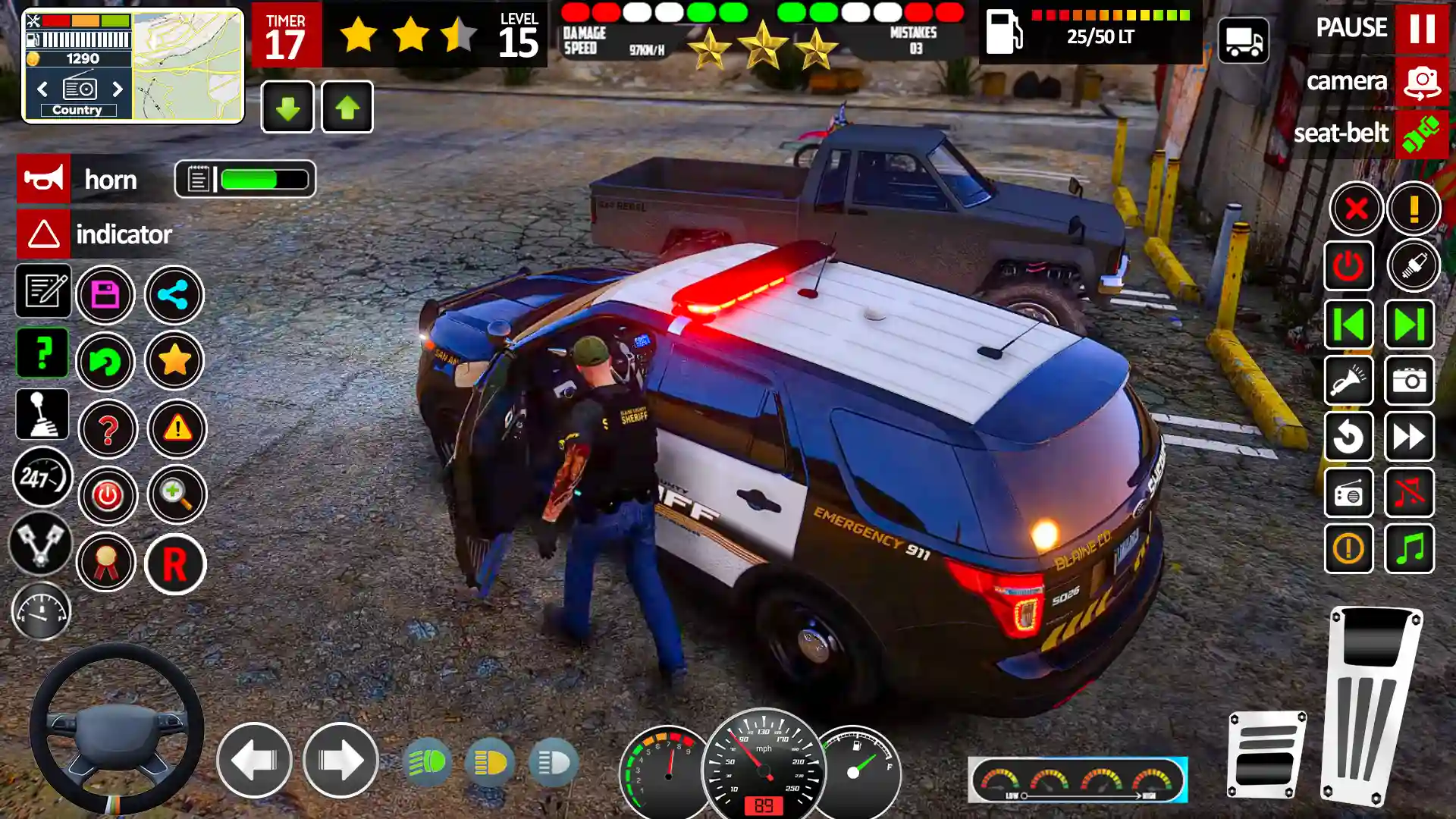This screenshot has height=819, width=1456.
Task: Click the green down arrow button
Action: pos(287,108)
